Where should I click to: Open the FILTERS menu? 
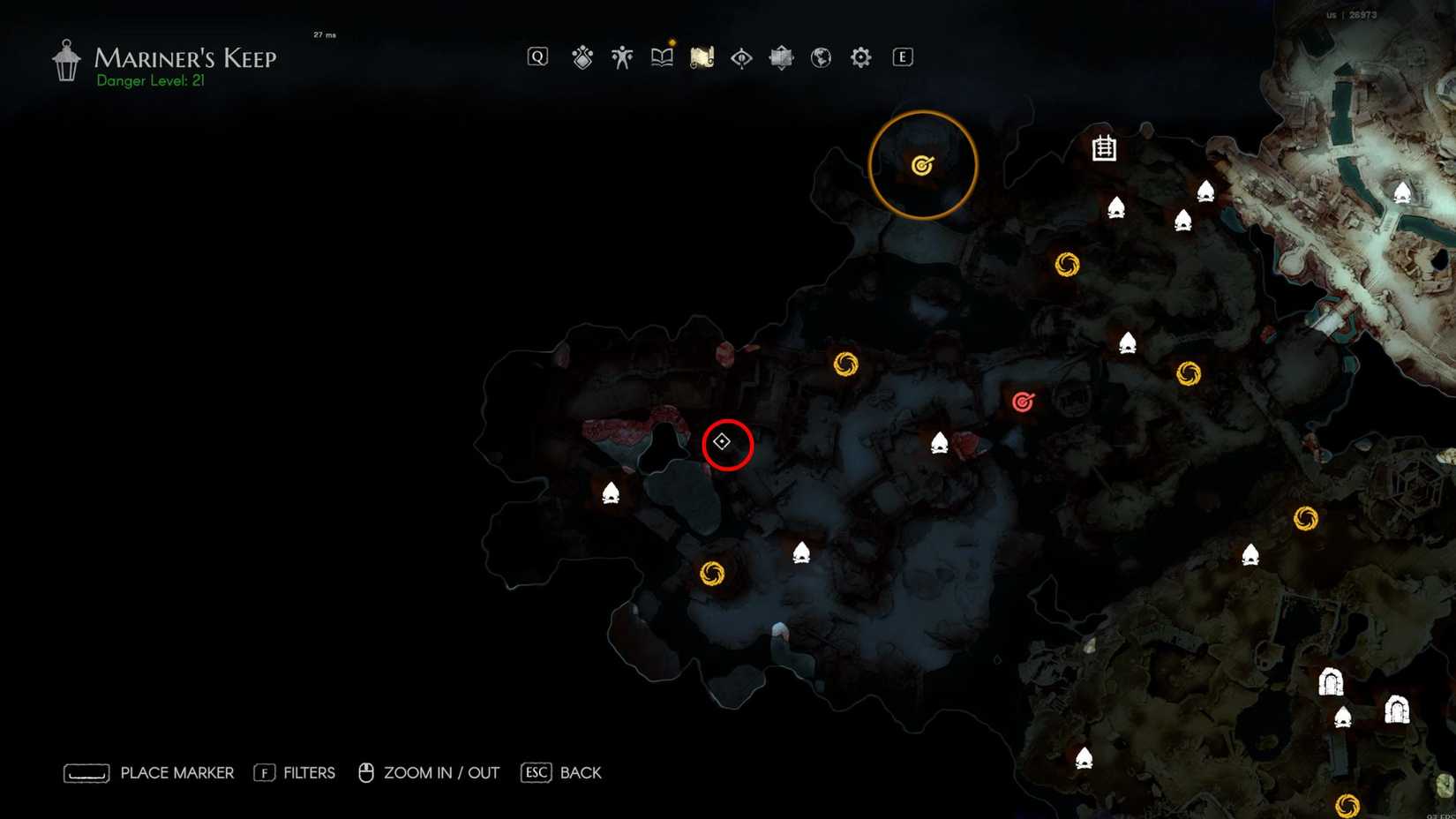click(x=311, y=772)
